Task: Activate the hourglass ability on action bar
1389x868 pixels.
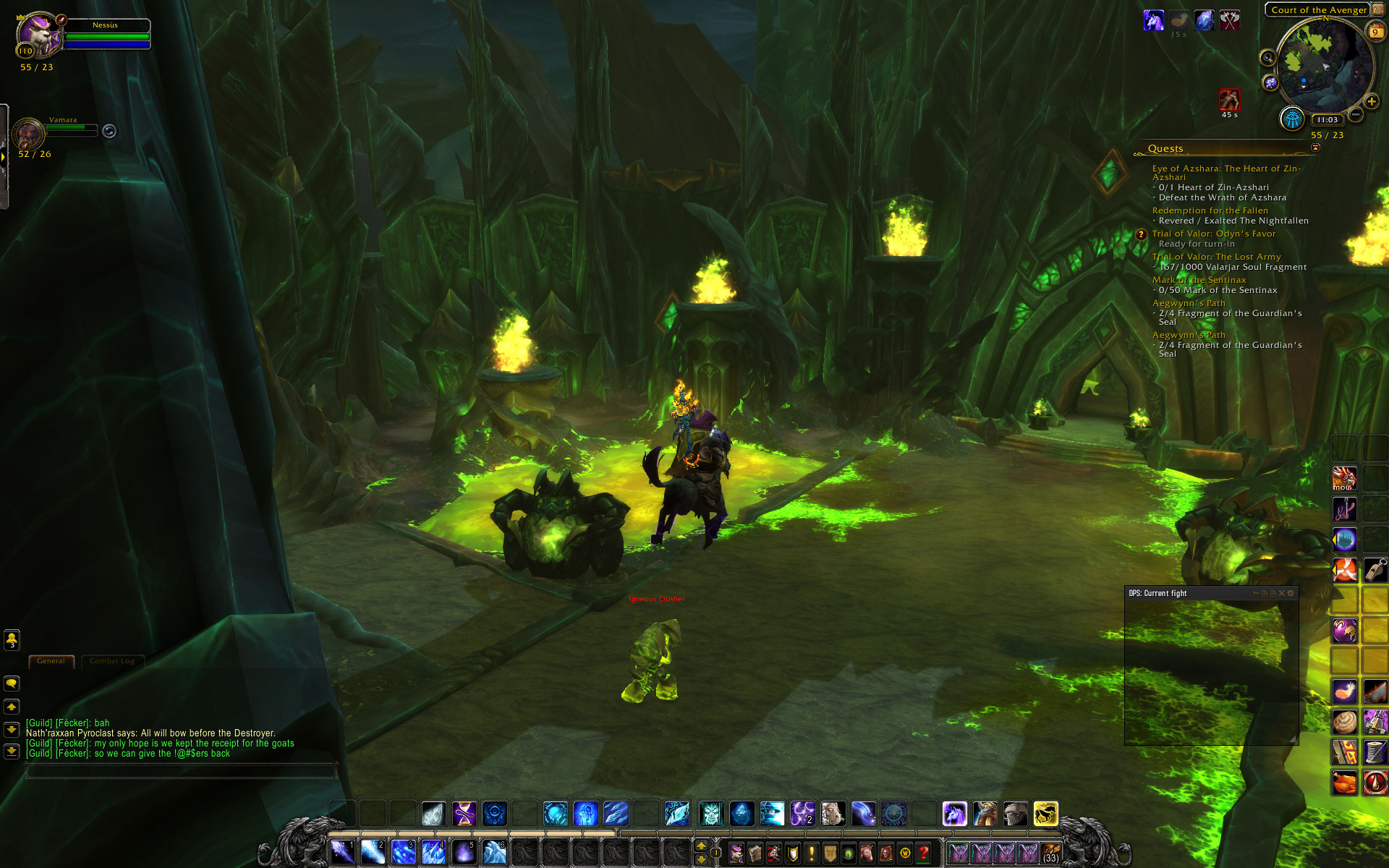Action: (464, 814)
